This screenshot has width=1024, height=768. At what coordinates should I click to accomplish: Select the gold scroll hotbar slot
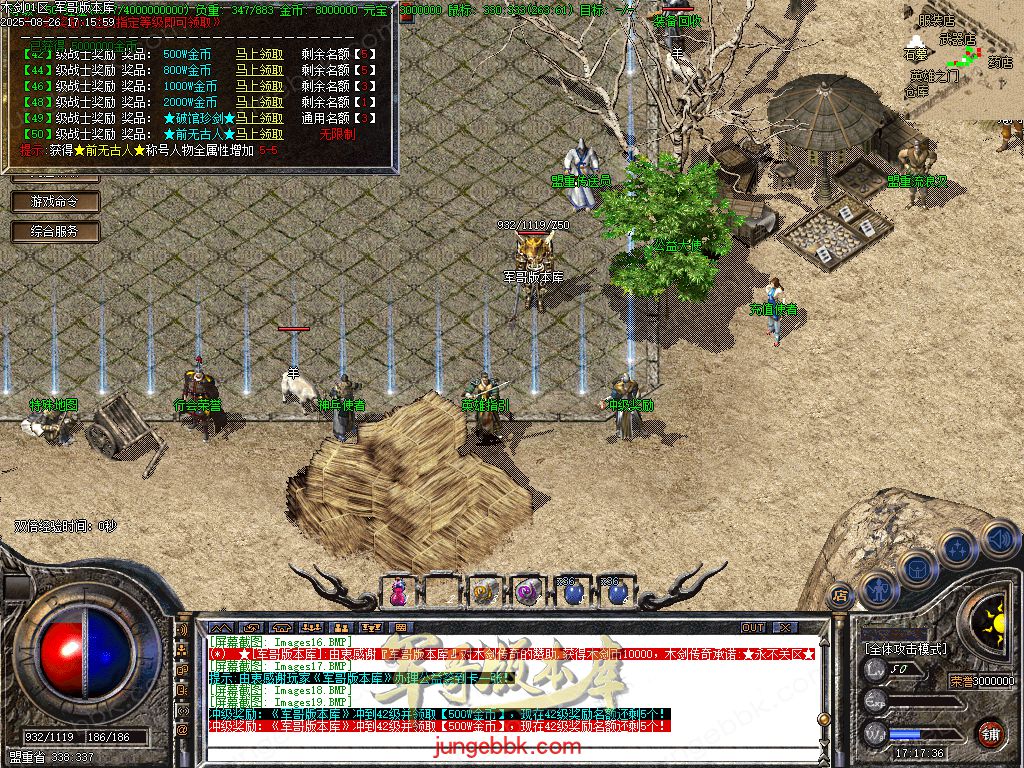[x=486, y=591]
